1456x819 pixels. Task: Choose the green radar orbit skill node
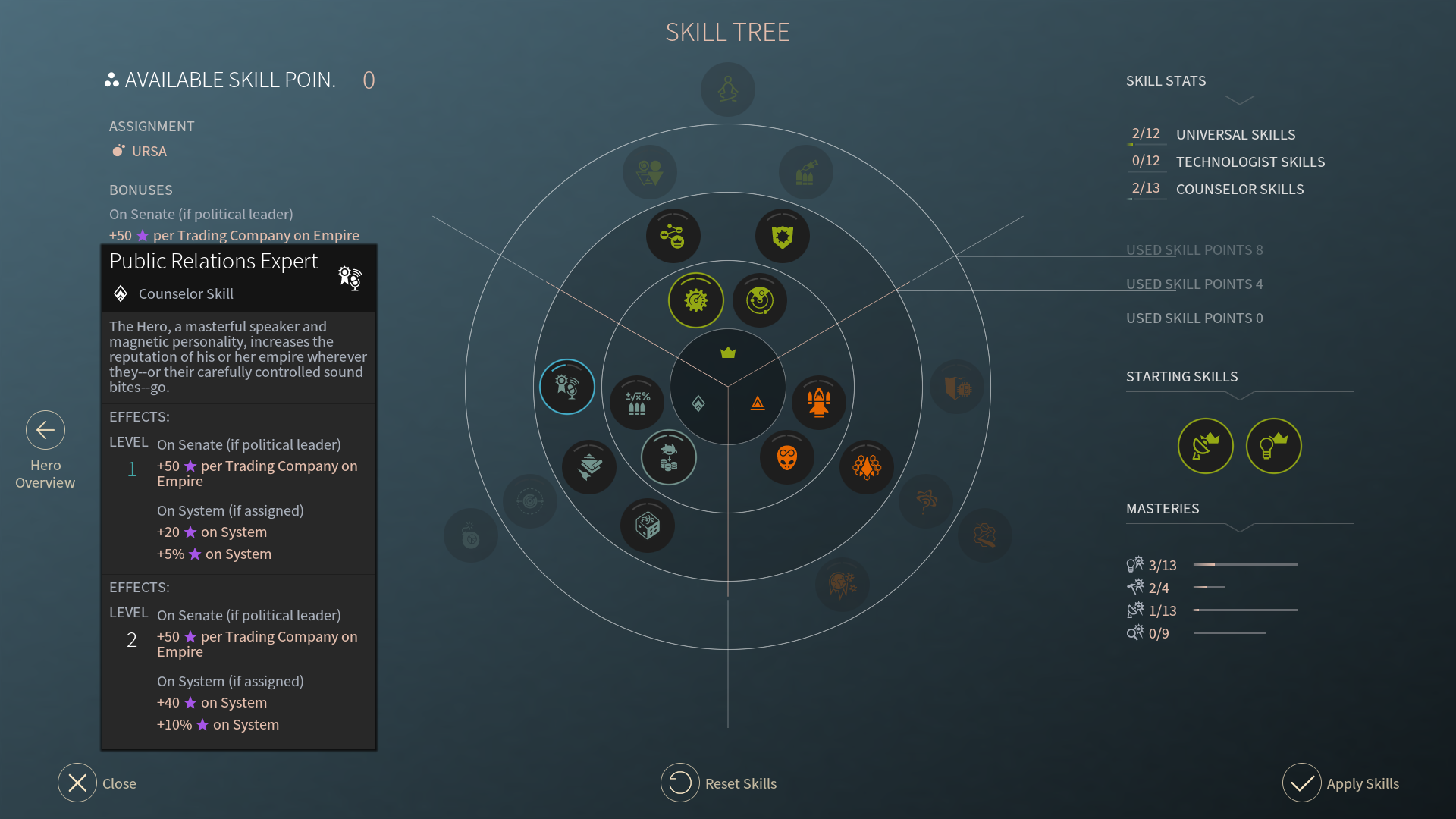coord(760,300)
